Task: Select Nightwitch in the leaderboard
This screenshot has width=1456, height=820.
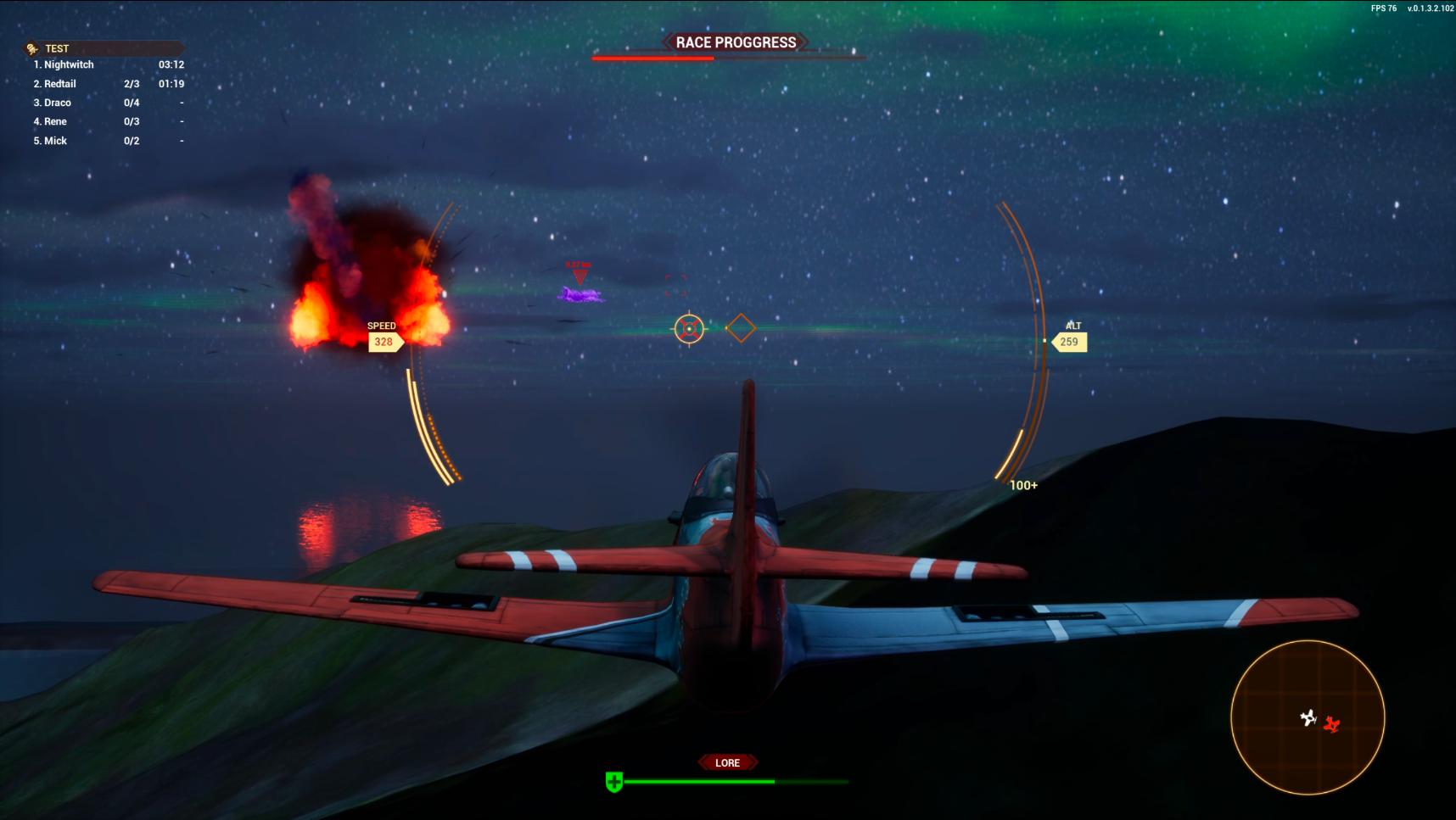Action: (69, 64)
